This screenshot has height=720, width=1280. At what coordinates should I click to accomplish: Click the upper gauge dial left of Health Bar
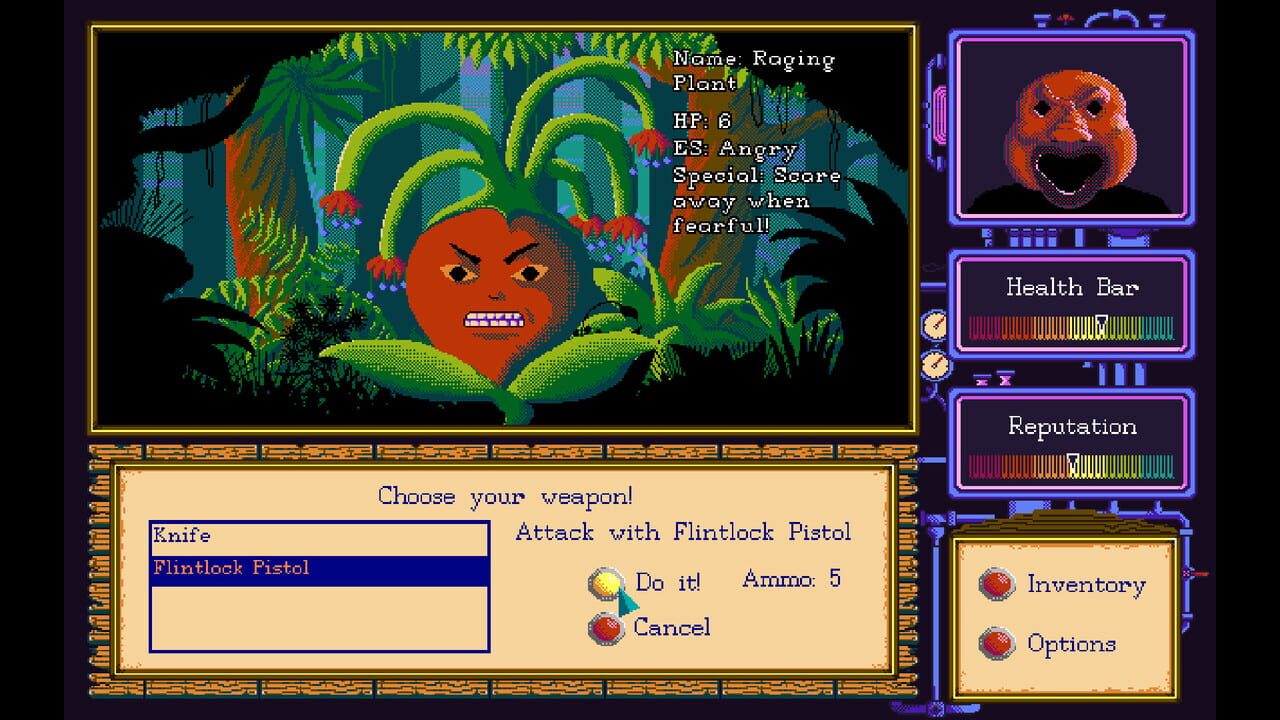click(x=936, y=324)
